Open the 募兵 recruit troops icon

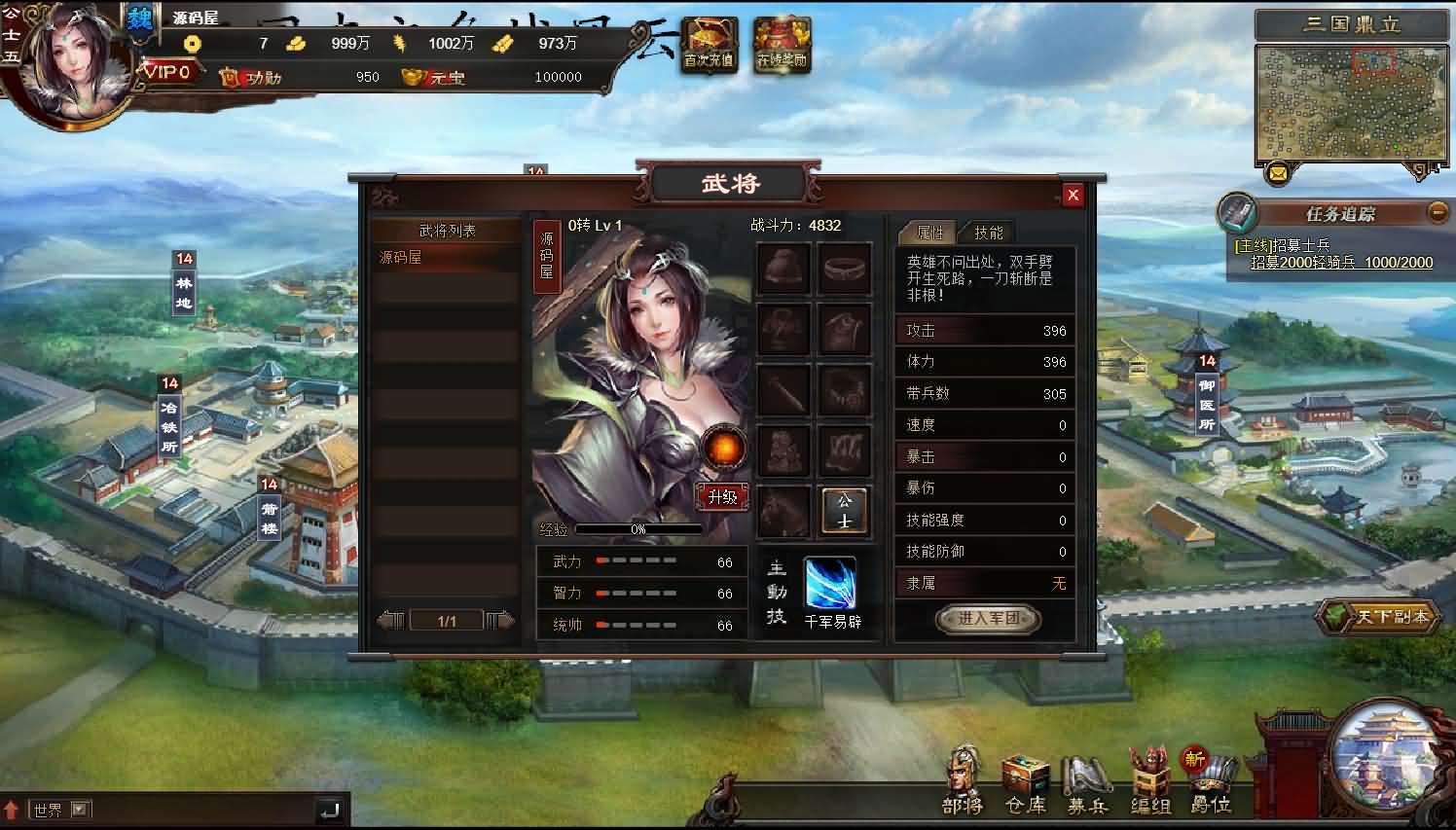1085,774
